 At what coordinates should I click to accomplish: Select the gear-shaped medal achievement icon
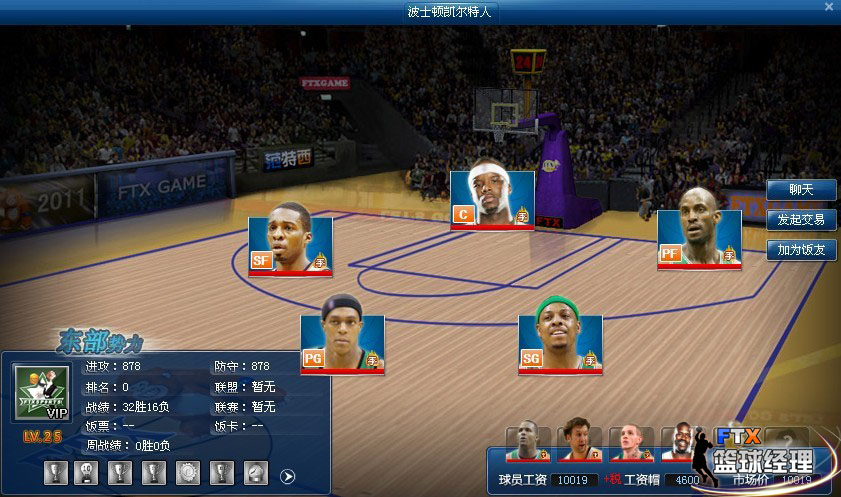(187, 472)
